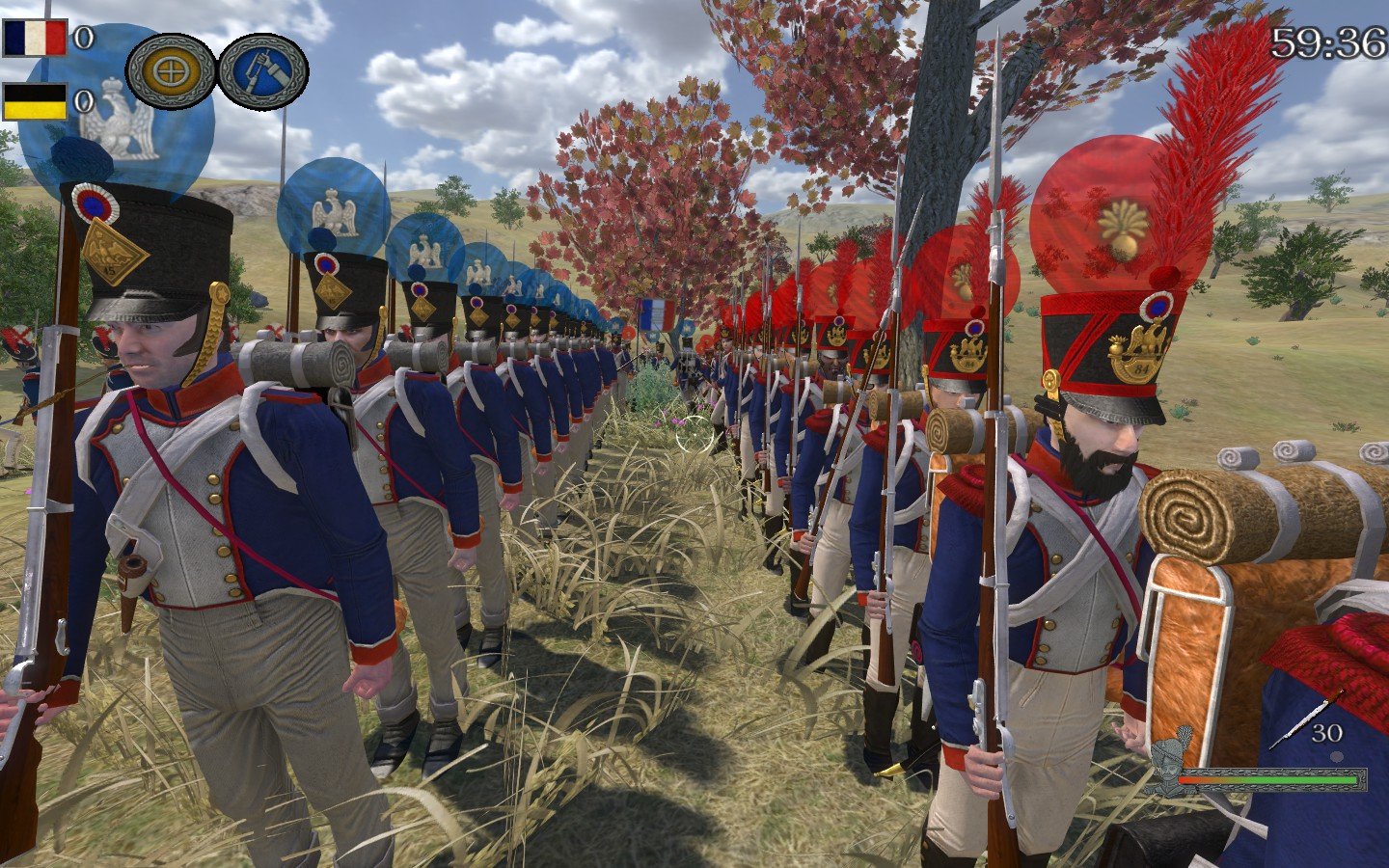Click the black and yellow Austrian flag icon

point(36,100)
